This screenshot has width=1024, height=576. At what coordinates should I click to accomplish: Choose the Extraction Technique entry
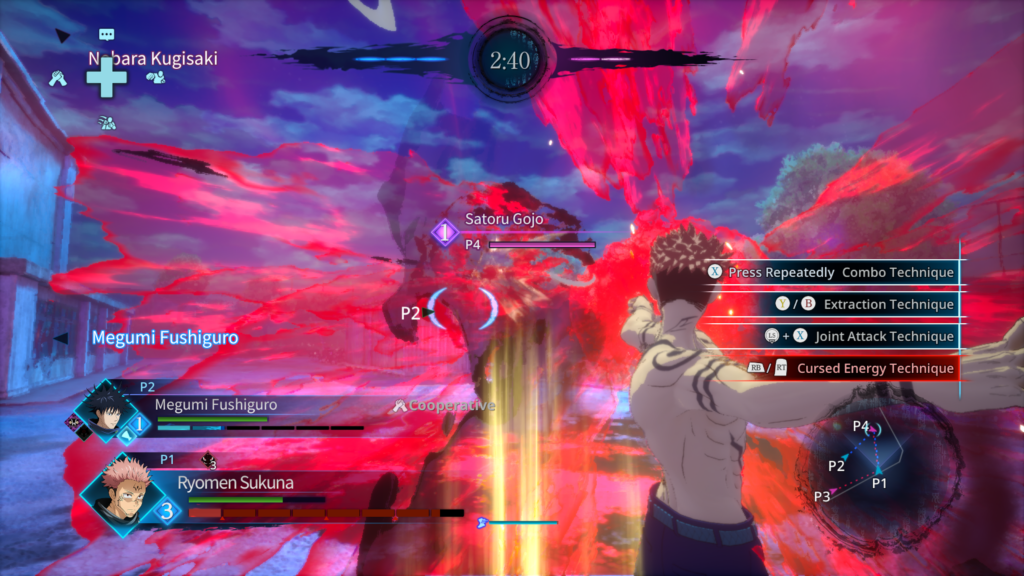point(830,304)
